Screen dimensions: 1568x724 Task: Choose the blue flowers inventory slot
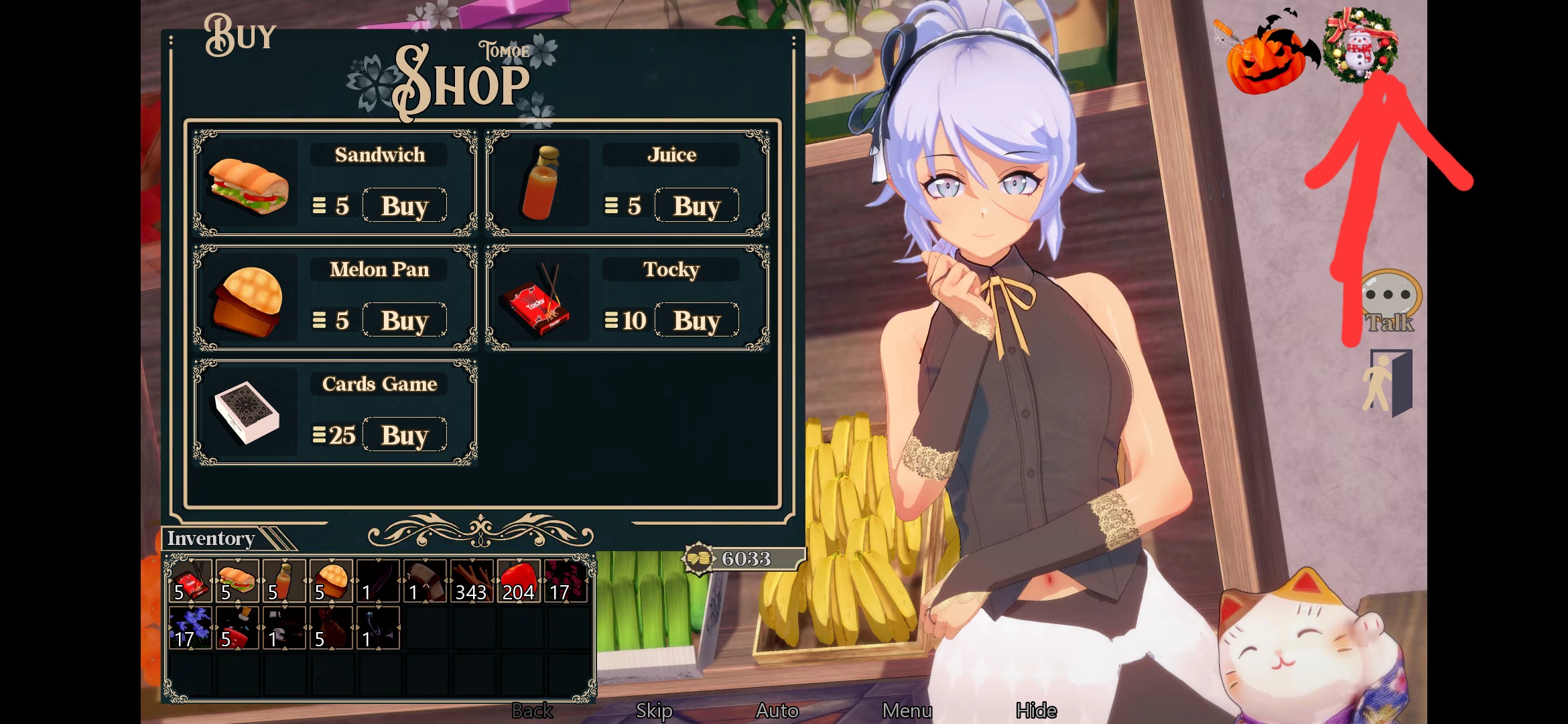click(x=190, y=628)
